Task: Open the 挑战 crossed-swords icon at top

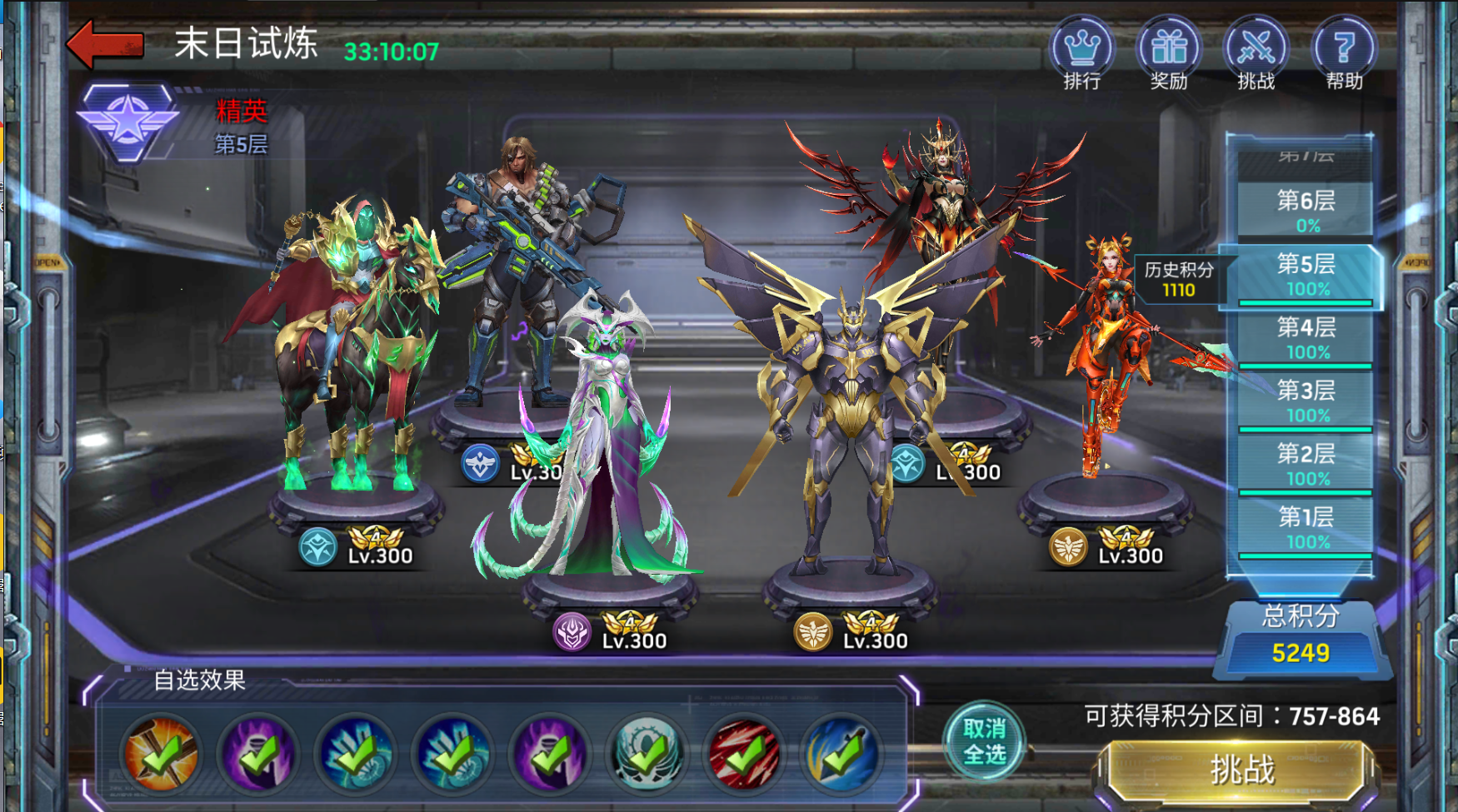Action: [1256, 52]
